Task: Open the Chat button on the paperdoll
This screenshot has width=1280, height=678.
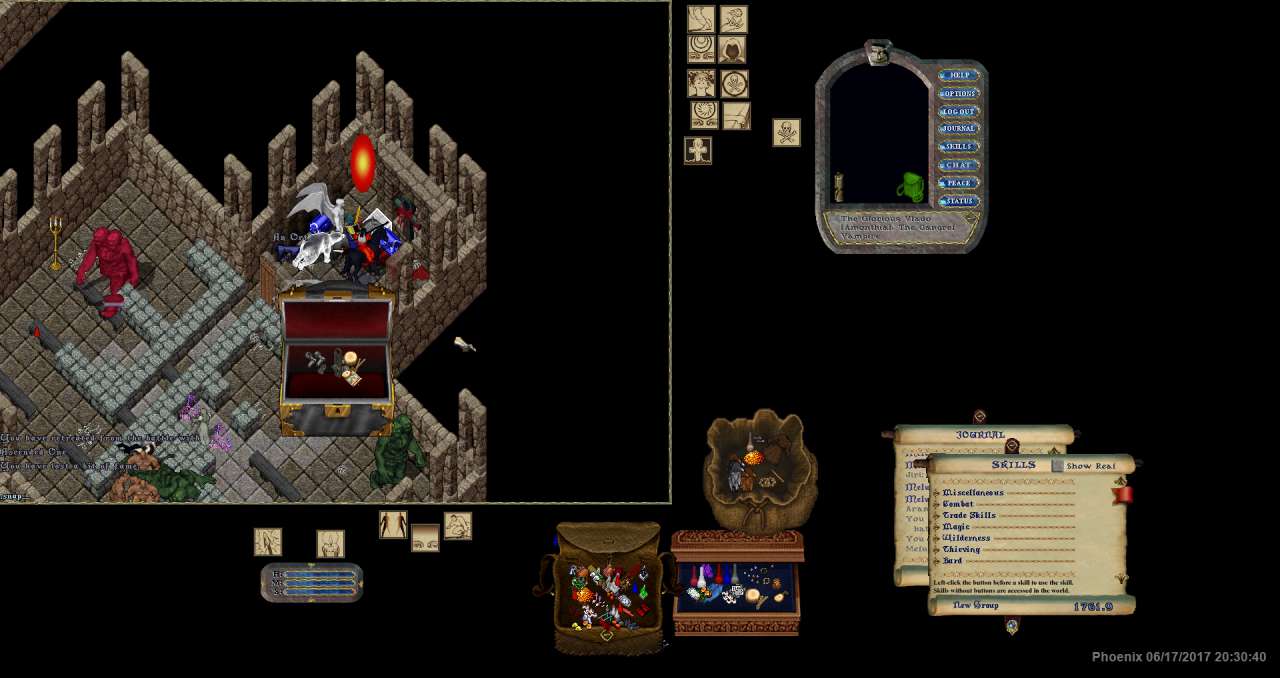Action: click(x=958, y=165)
